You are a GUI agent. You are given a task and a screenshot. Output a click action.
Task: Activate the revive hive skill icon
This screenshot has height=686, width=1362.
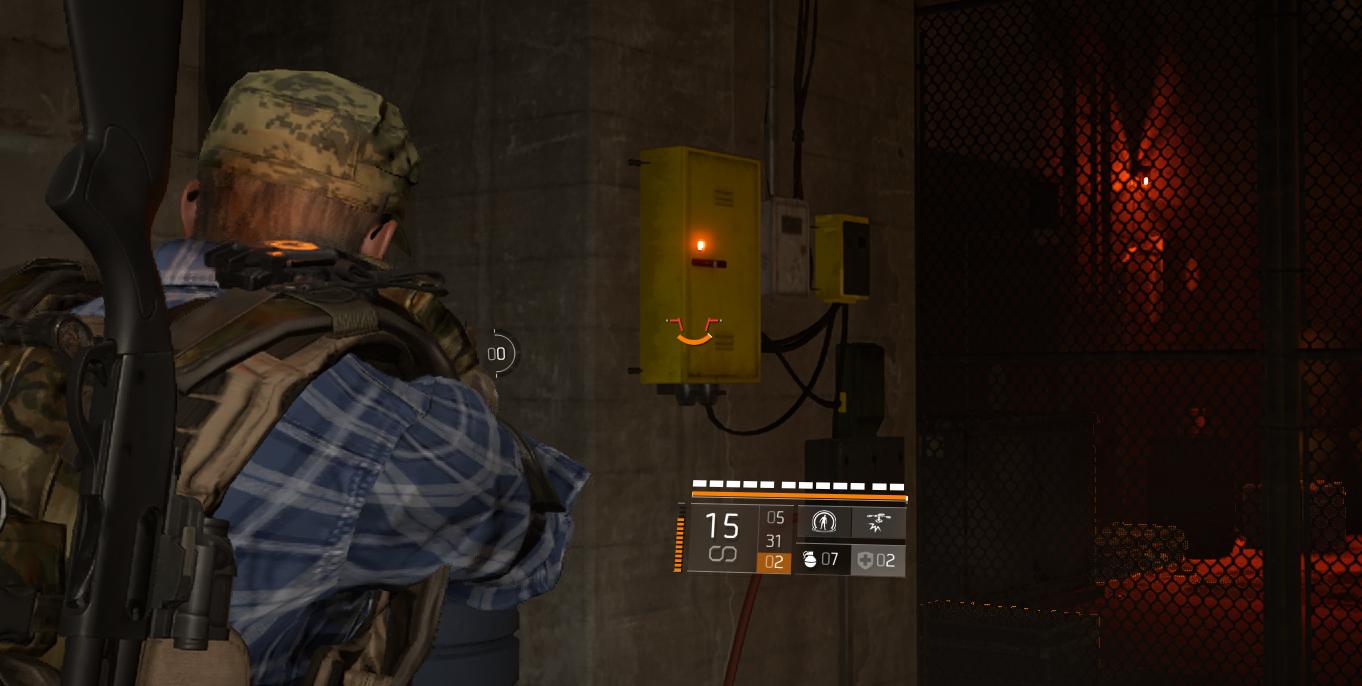[823, 522]
